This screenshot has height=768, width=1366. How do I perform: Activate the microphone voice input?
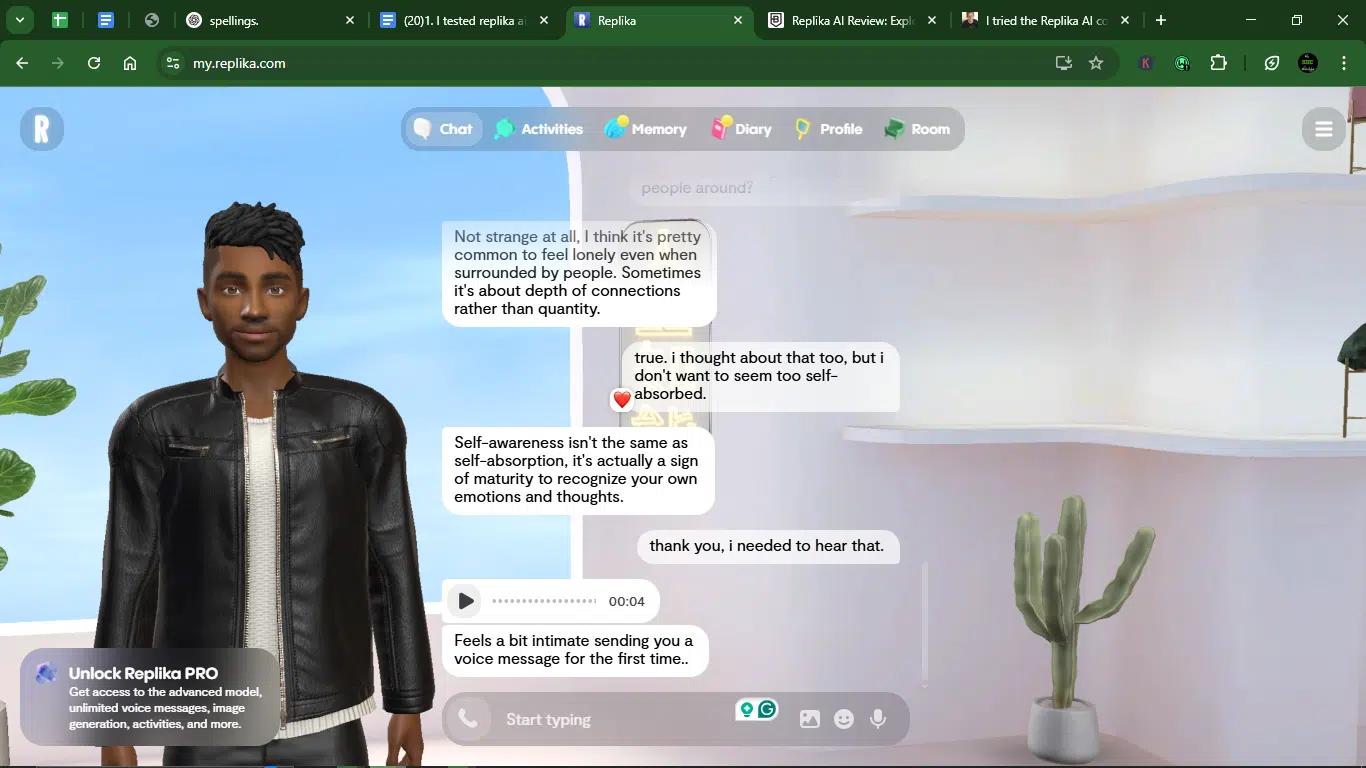tap(878, 719)
